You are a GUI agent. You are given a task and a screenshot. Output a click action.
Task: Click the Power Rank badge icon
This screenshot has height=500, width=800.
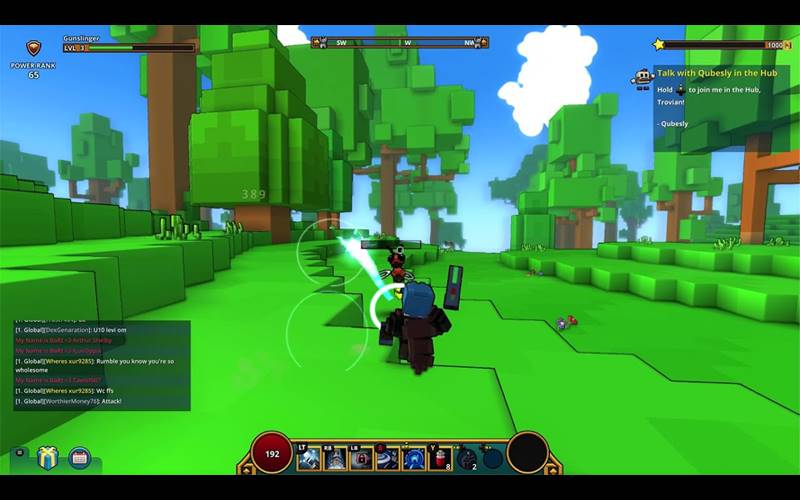(x=33, y=47)
